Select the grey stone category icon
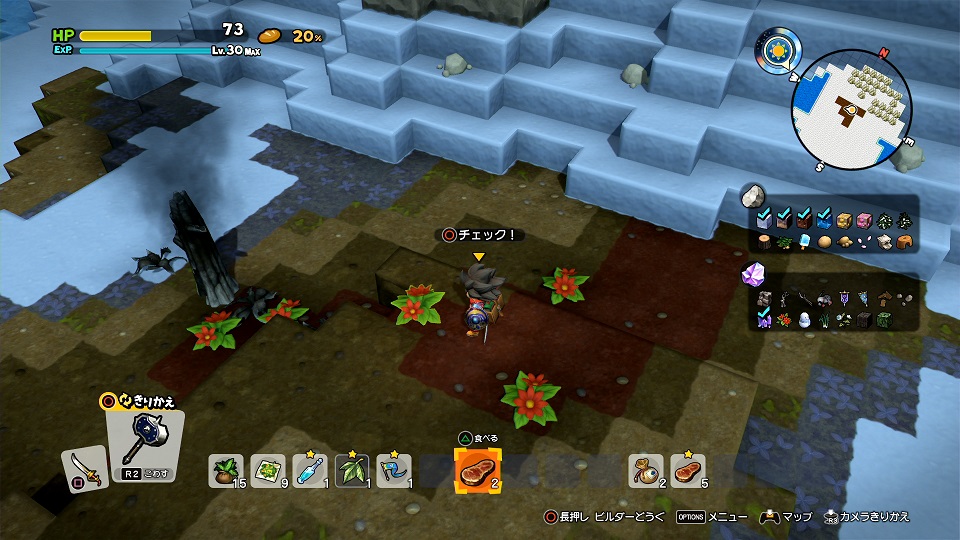 click(x=754, y=195)
